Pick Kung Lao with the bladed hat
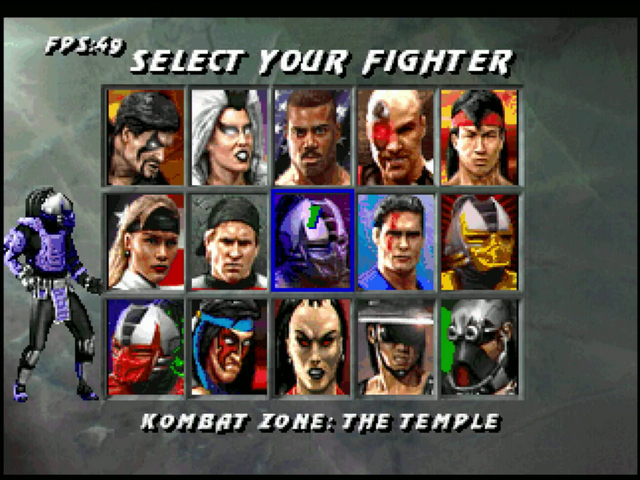This screenshot has height=480, width=640. [395, 346]
